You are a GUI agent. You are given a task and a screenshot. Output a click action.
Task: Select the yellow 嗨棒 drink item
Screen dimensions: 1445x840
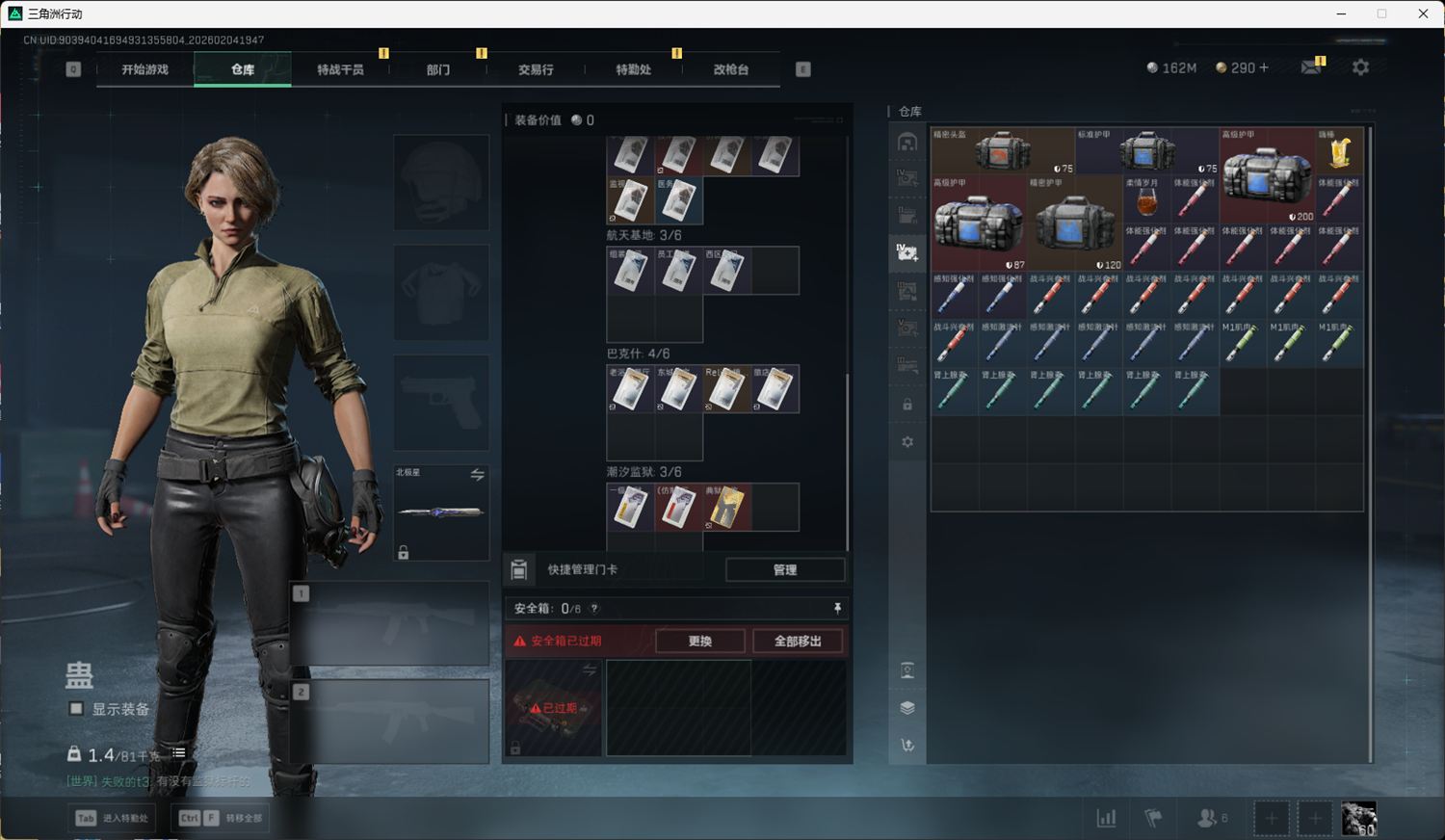pyautogui.click(x=1339, y=150)
